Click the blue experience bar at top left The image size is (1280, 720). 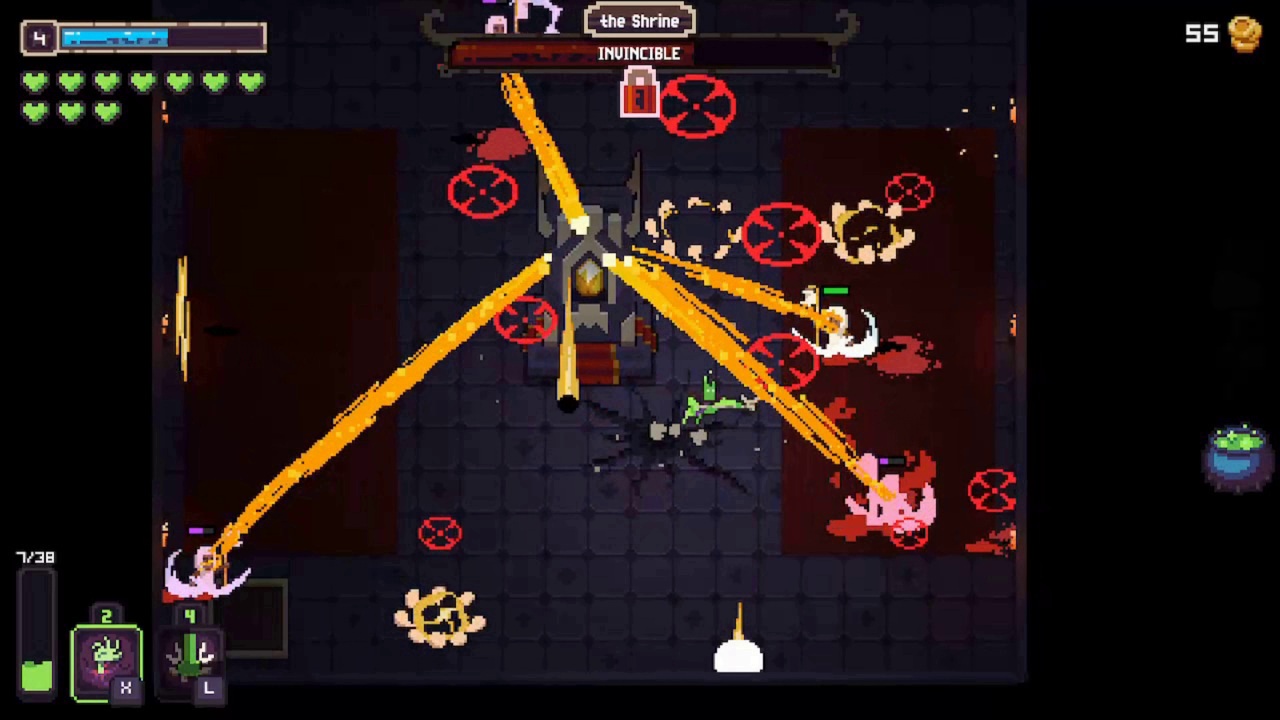[x=115, y=37]
